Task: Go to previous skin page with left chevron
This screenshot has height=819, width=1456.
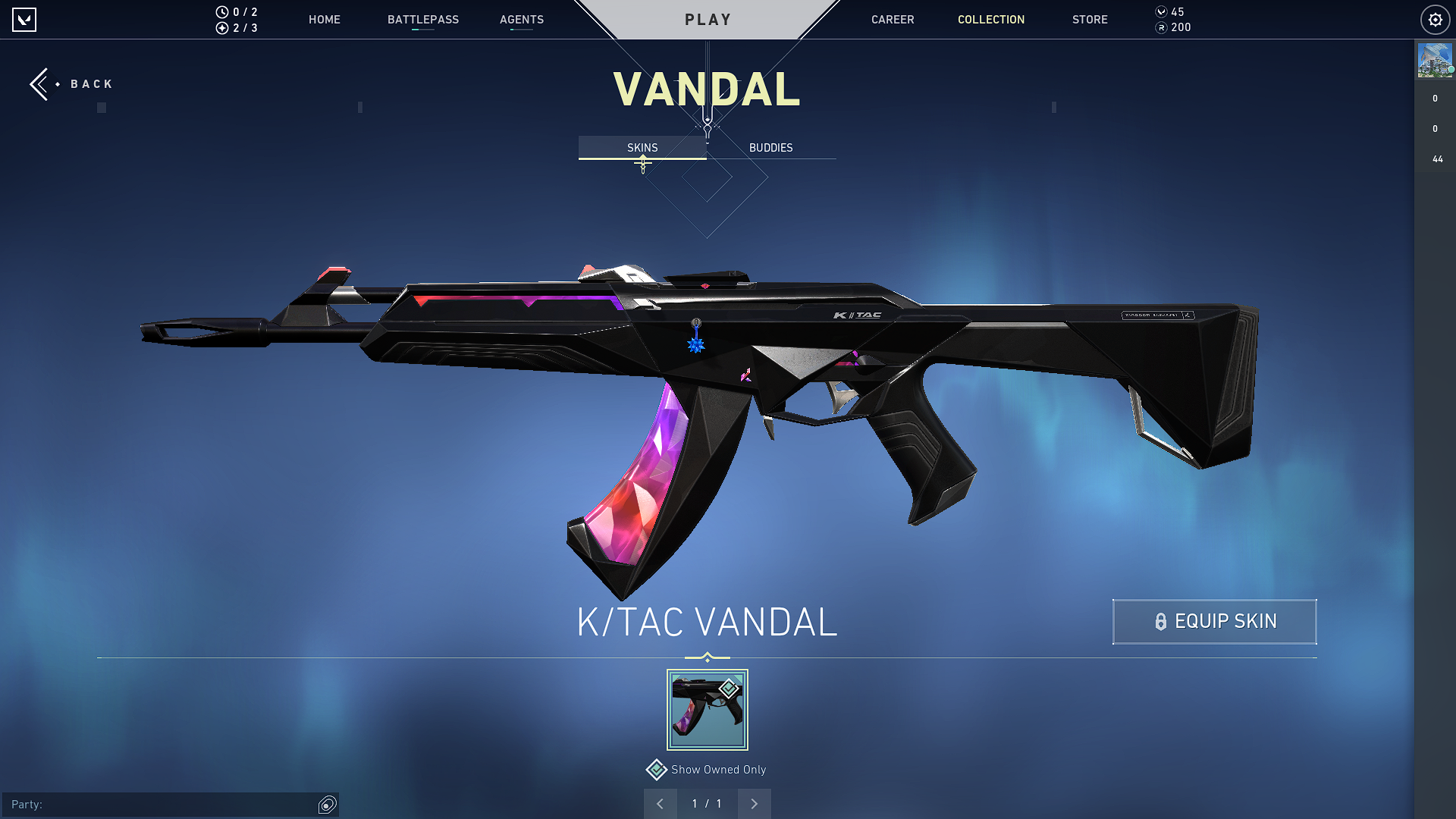Action: [x=661, y=804]
